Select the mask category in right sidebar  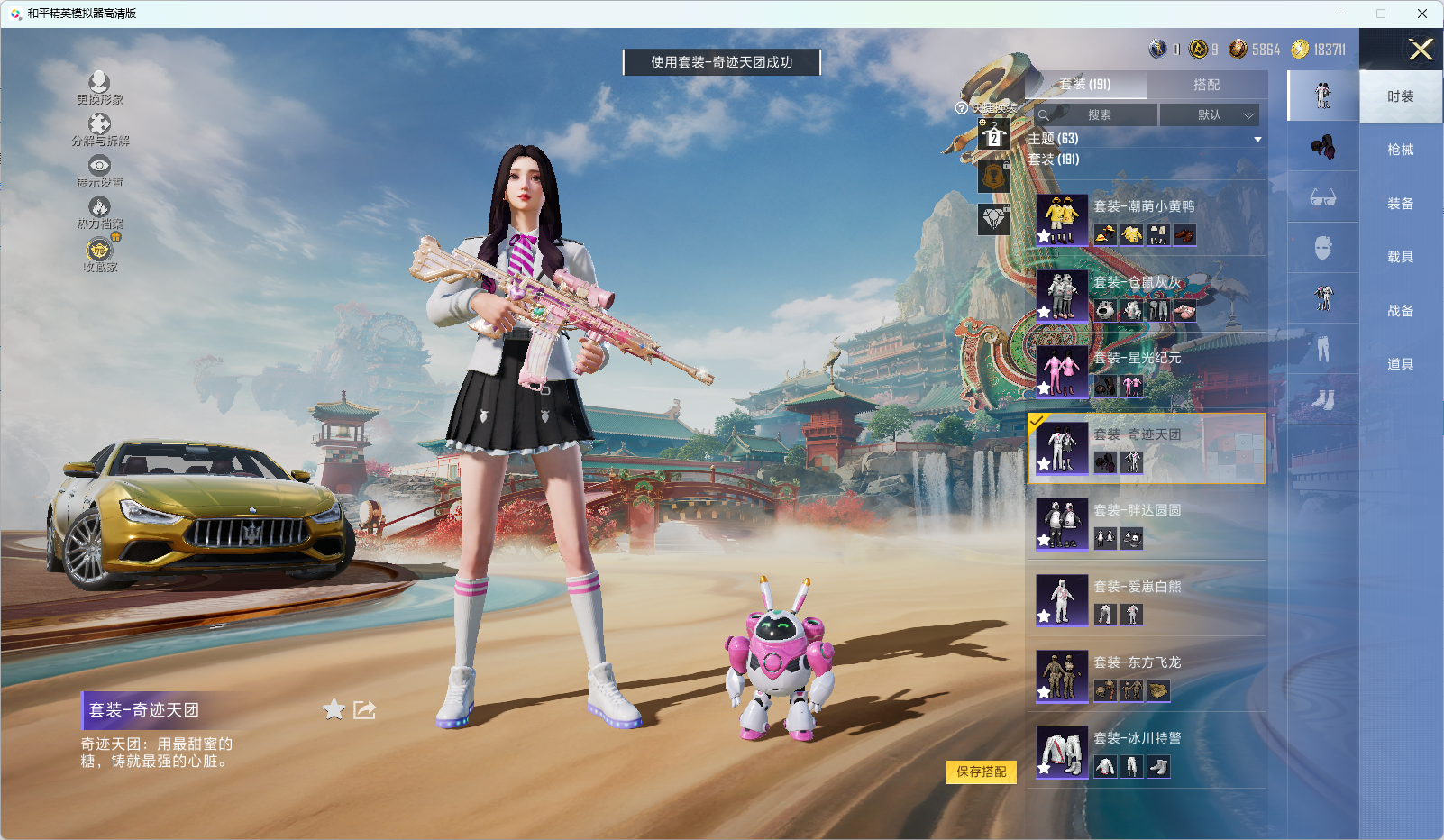coord(1322,249)
